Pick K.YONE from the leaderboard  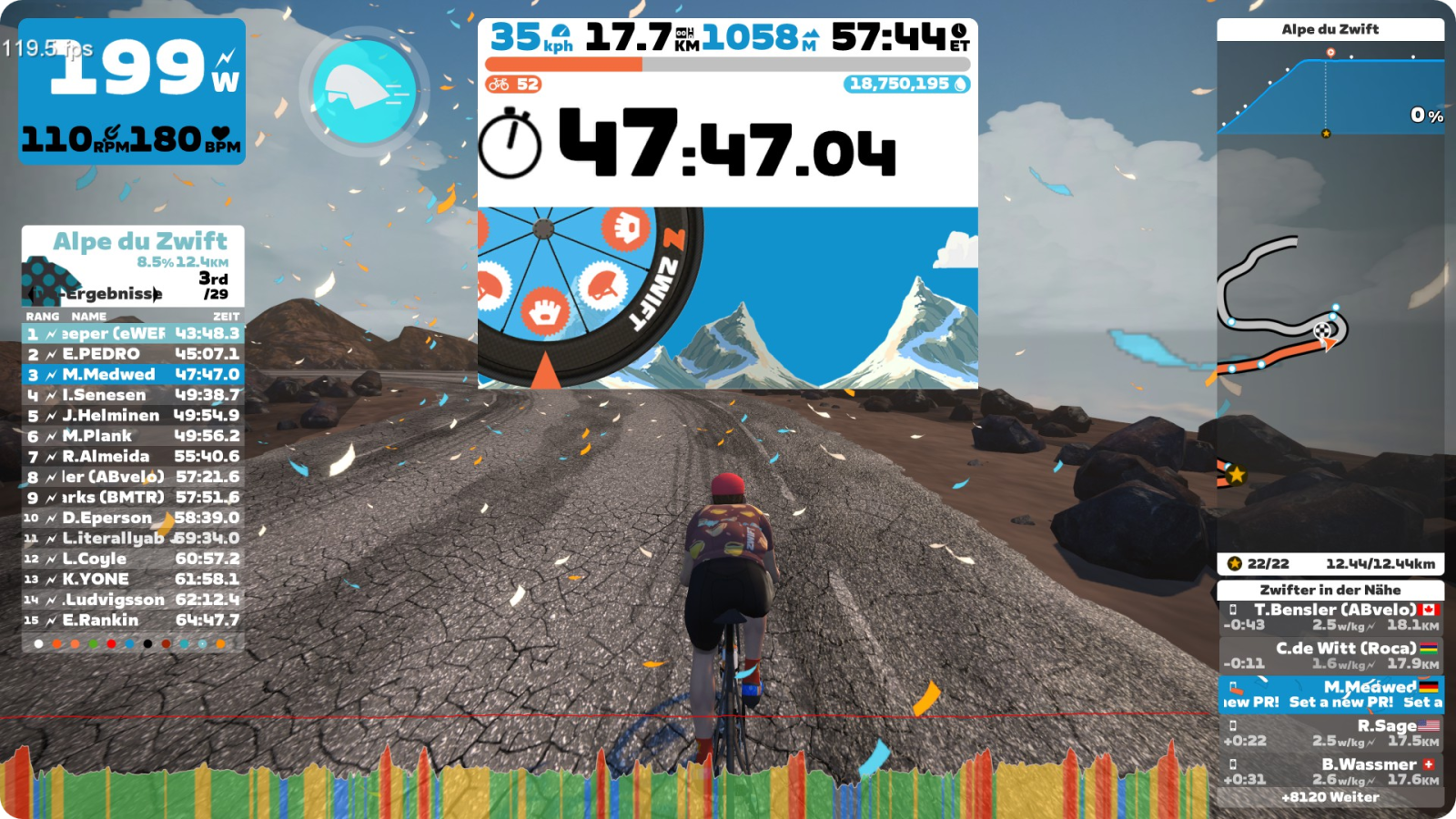coord(133,580)
